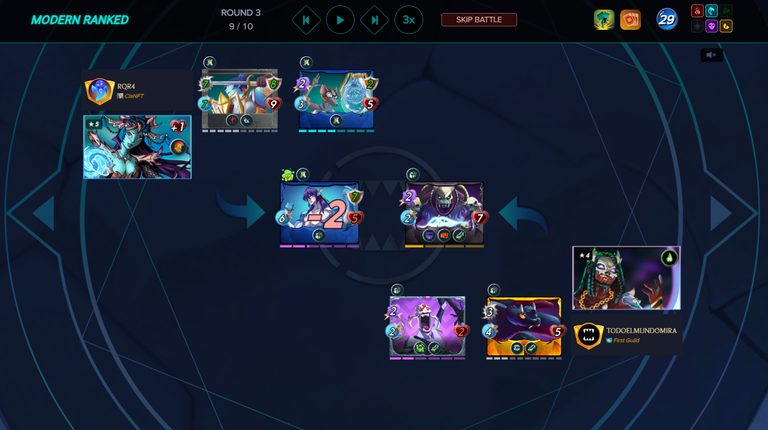Select the white-gold armored monster card
This screenshot has height=430, width=768.
pos(240,100)
